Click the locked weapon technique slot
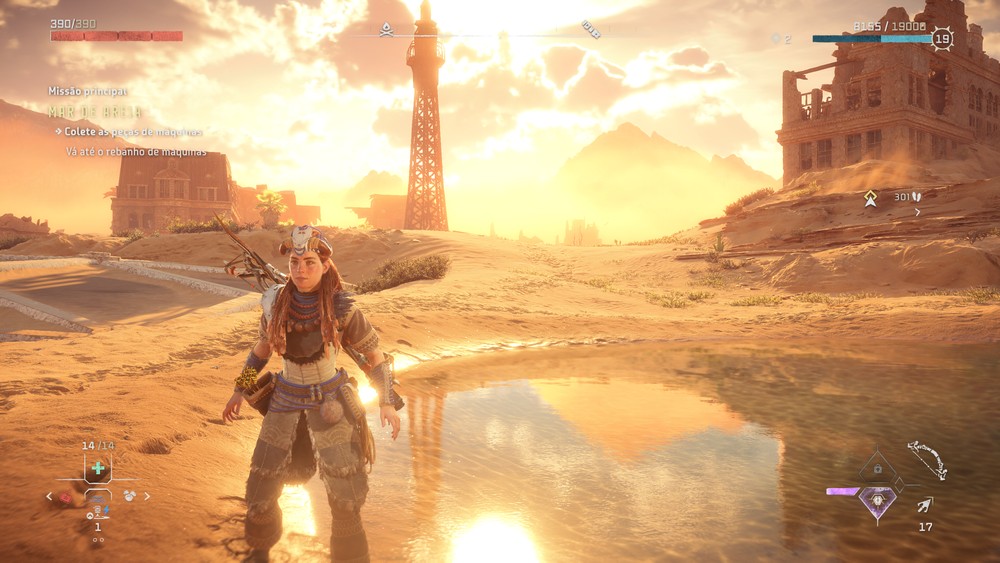The image size is (1000, 563). tap(877, 468)
